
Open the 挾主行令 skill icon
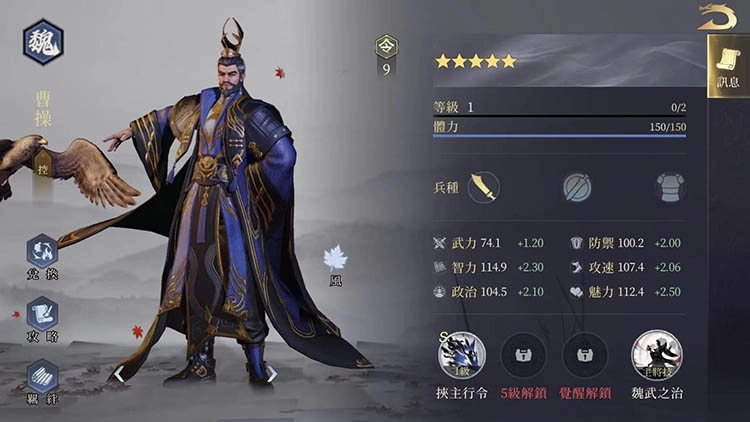[x=462, y=354]
